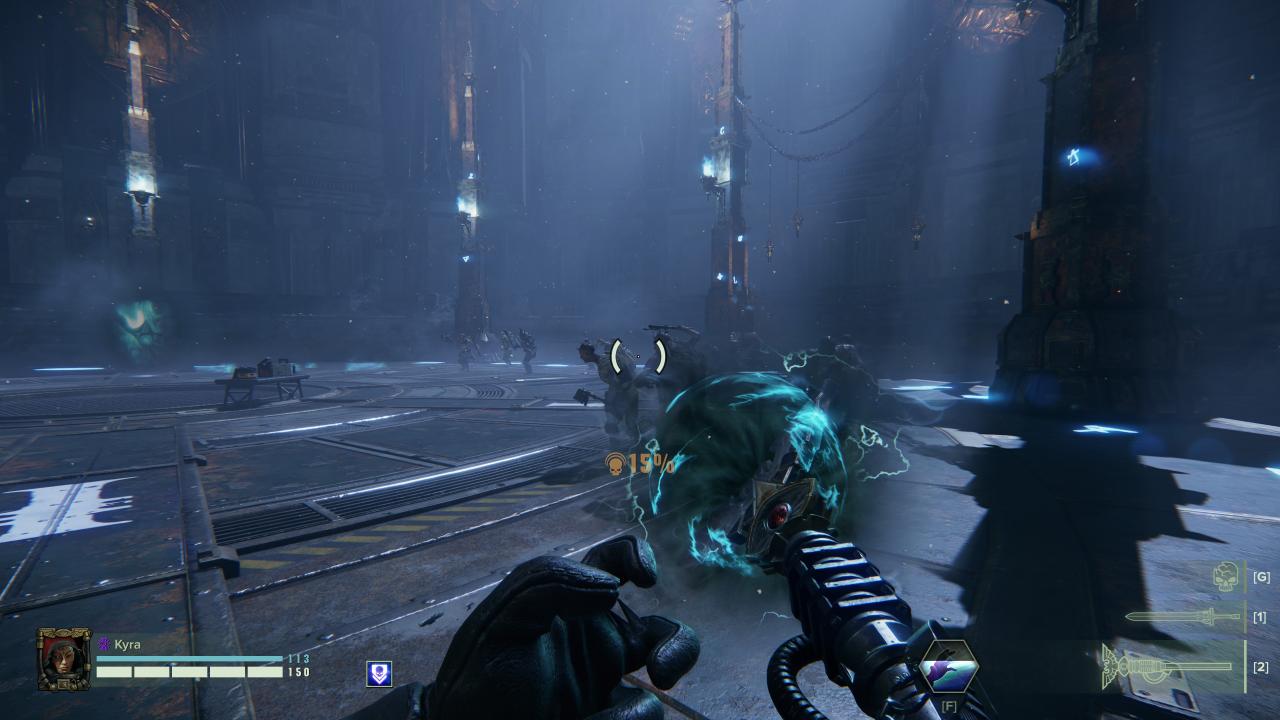Select the force staff weapon slot
1280x720 pixels.
[1170, 665]
